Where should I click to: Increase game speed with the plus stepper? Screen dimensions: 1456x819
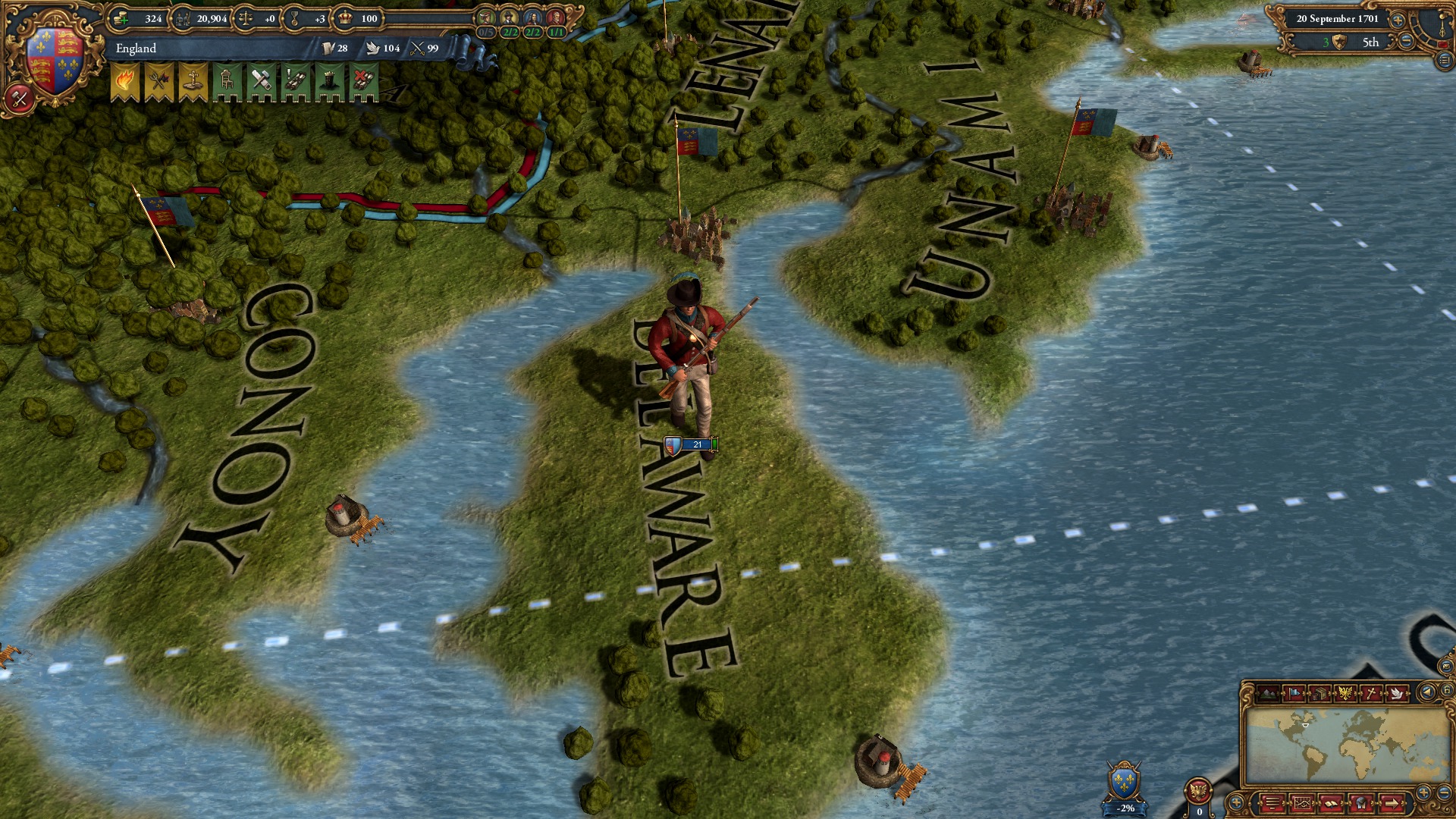[x=1398, y=20]
